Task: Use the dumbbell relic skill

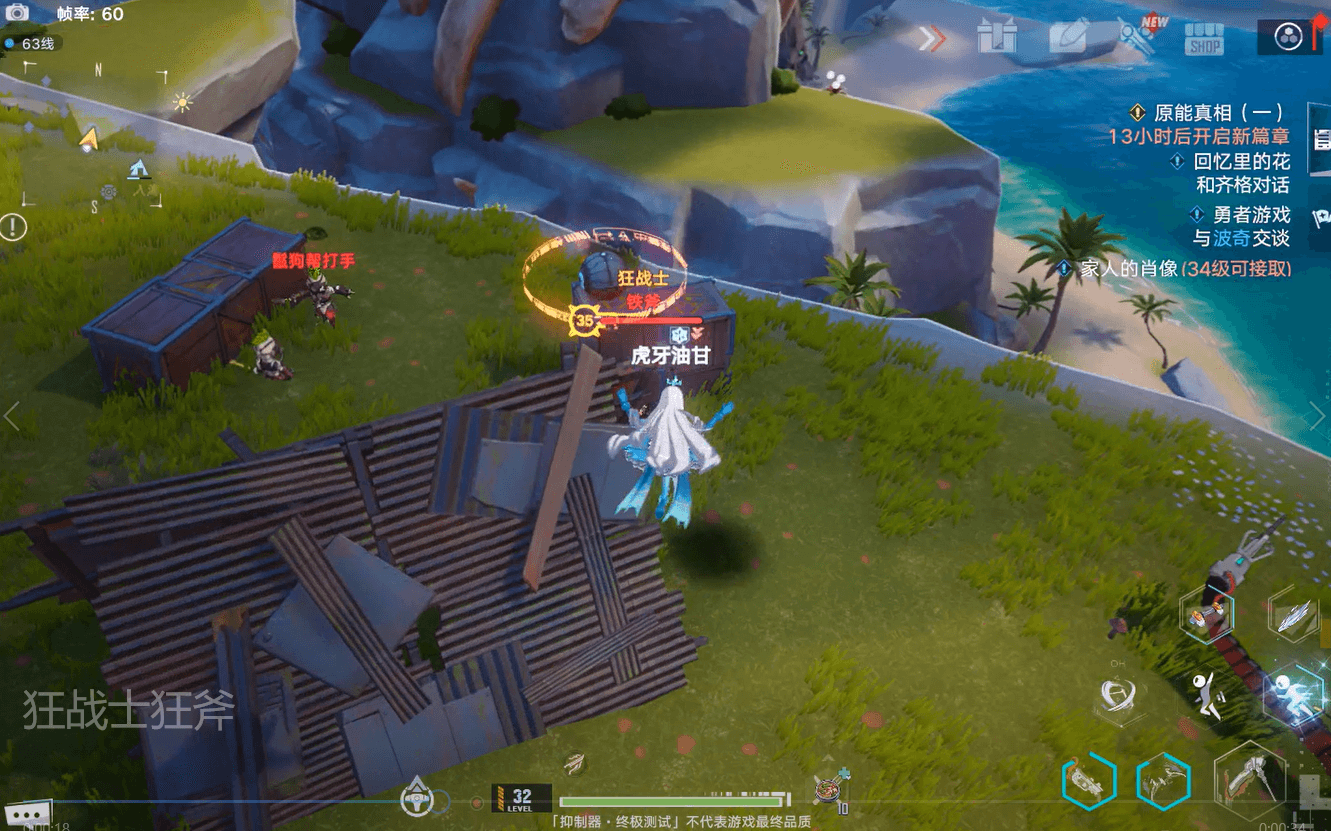Action: (1204, 613)
